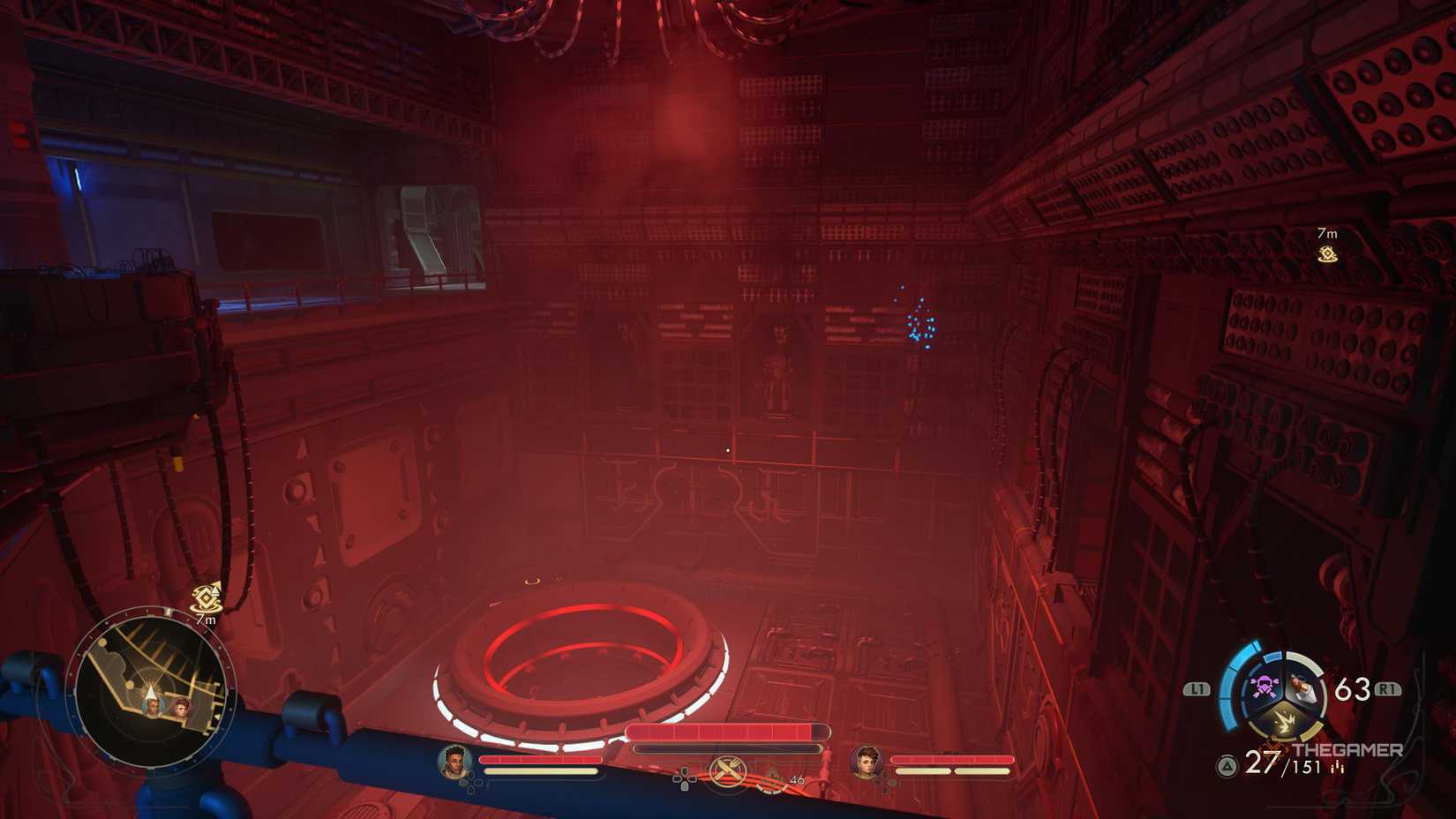Select the frag canister icon on the weapon wheel
The width and height of the screenshot is (1456, 819).
pos(1302,688)
